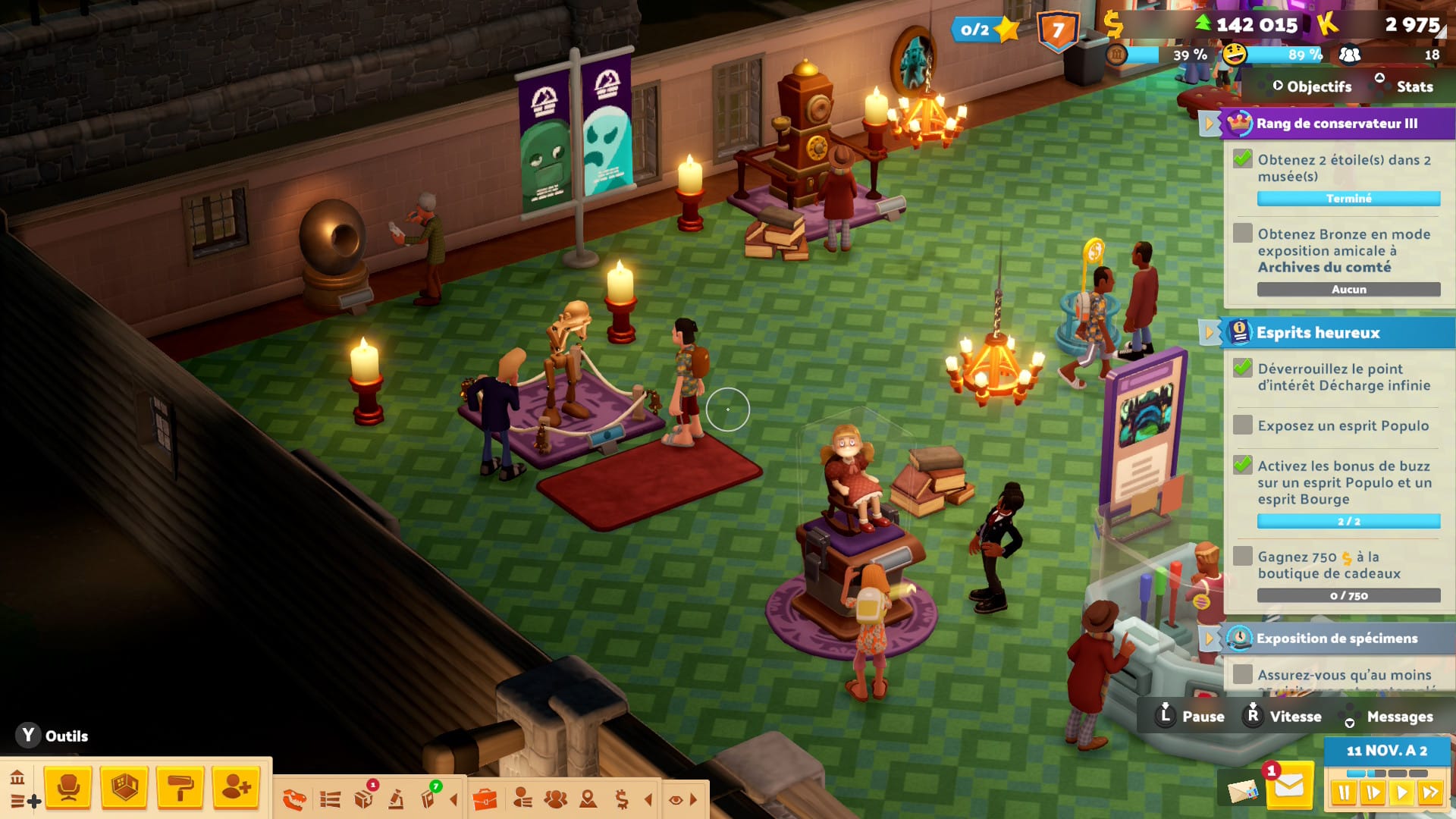Viewport: 1456px width, 819px height.
Task: Select the paint roller decoration tool
Action: click(x=180, y=789)
